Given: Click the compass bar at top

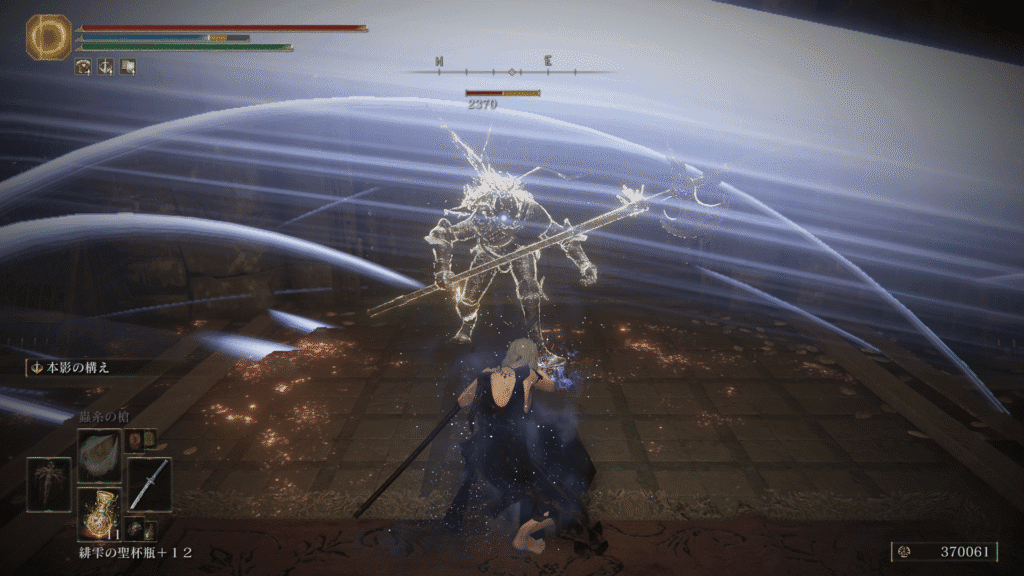Looking at the screenshot, I should click(512, 71).
